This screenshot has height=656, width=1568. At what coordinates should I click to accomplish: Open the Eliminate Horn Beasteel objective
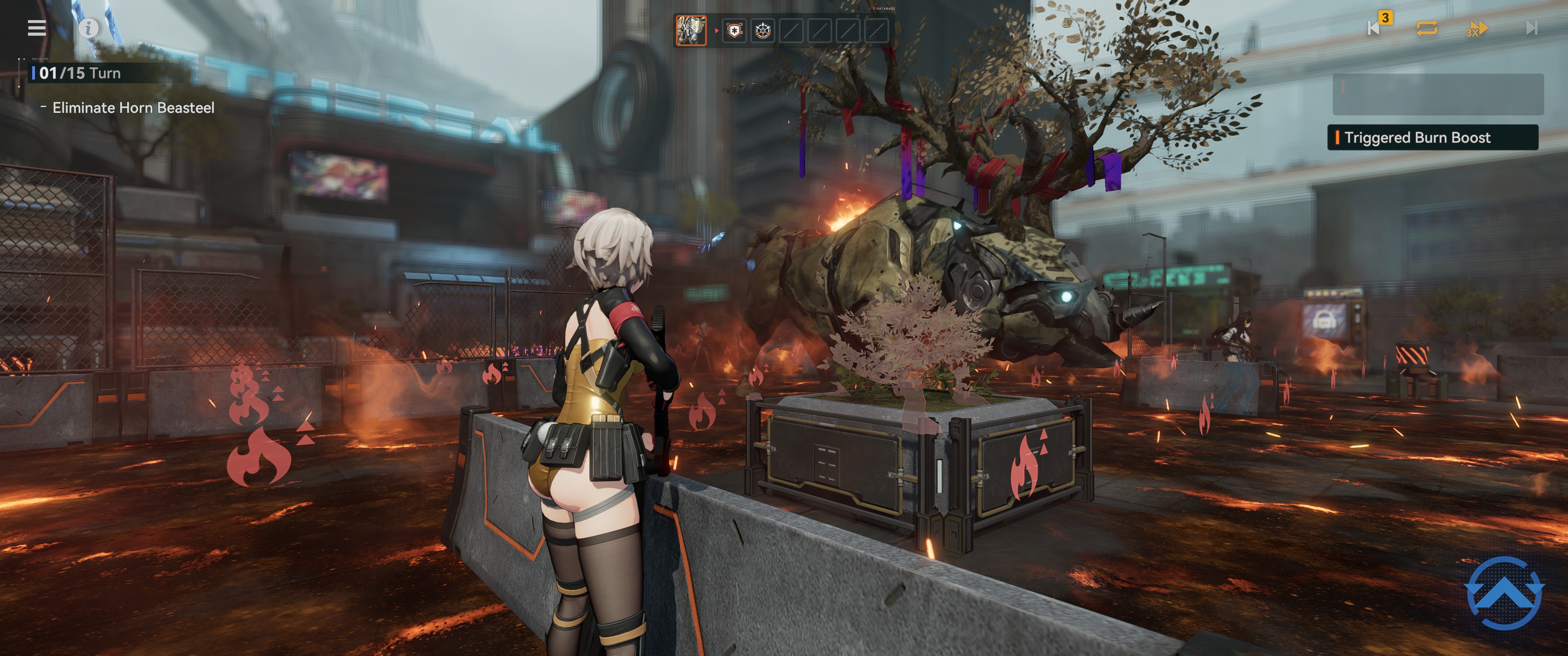(x=133, y=108)
